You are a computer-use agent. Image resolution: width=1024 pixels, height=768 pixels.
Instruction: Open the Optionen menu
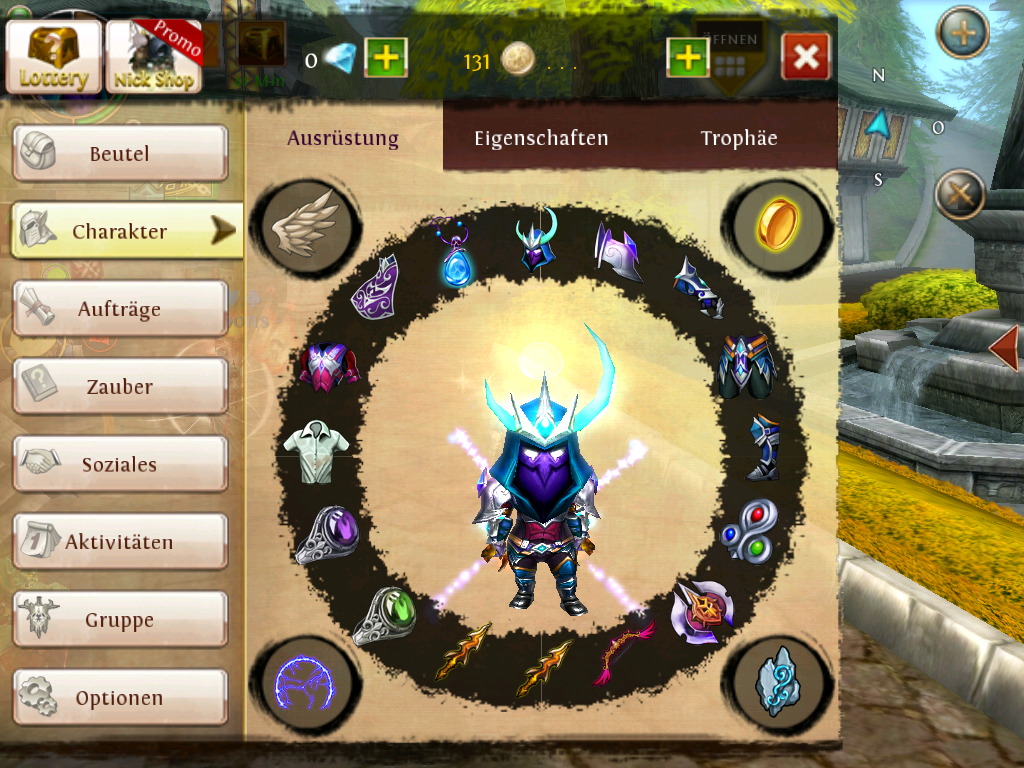120,697
